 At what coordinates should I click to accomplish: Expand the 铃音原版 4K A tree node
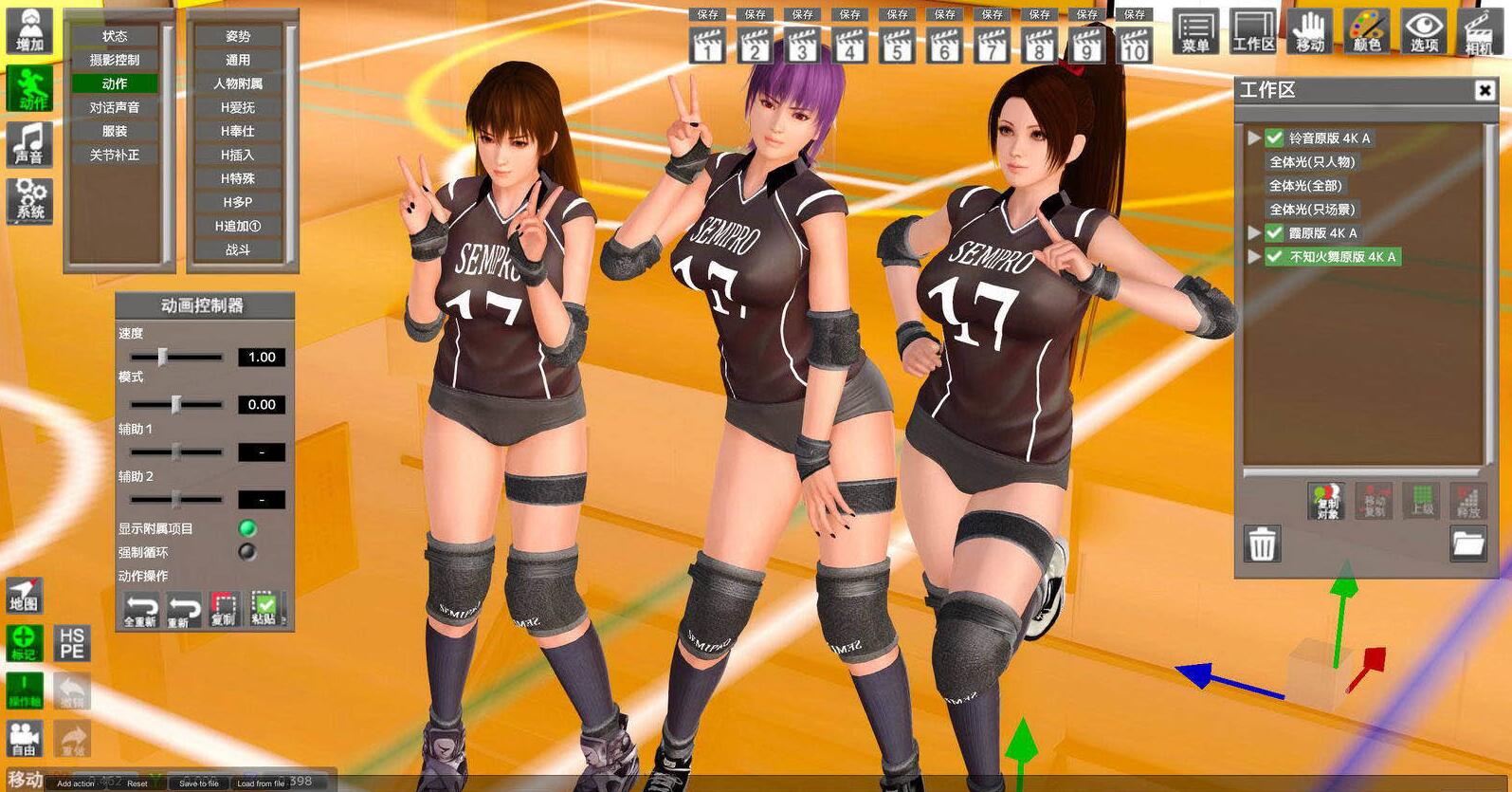tap(1253, 138)
